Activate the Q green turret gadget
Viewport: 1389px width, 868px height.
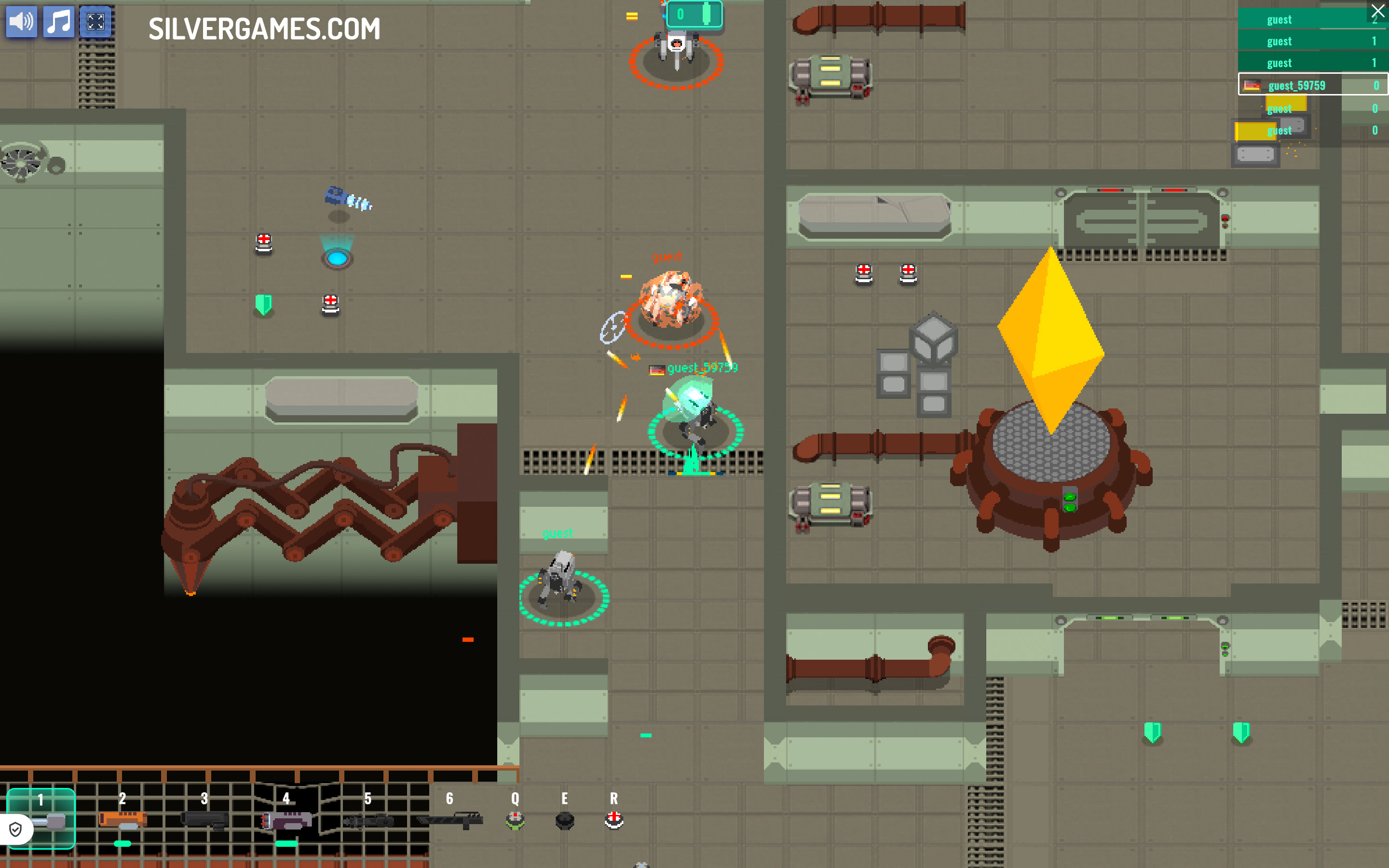[x=515, y=820]
